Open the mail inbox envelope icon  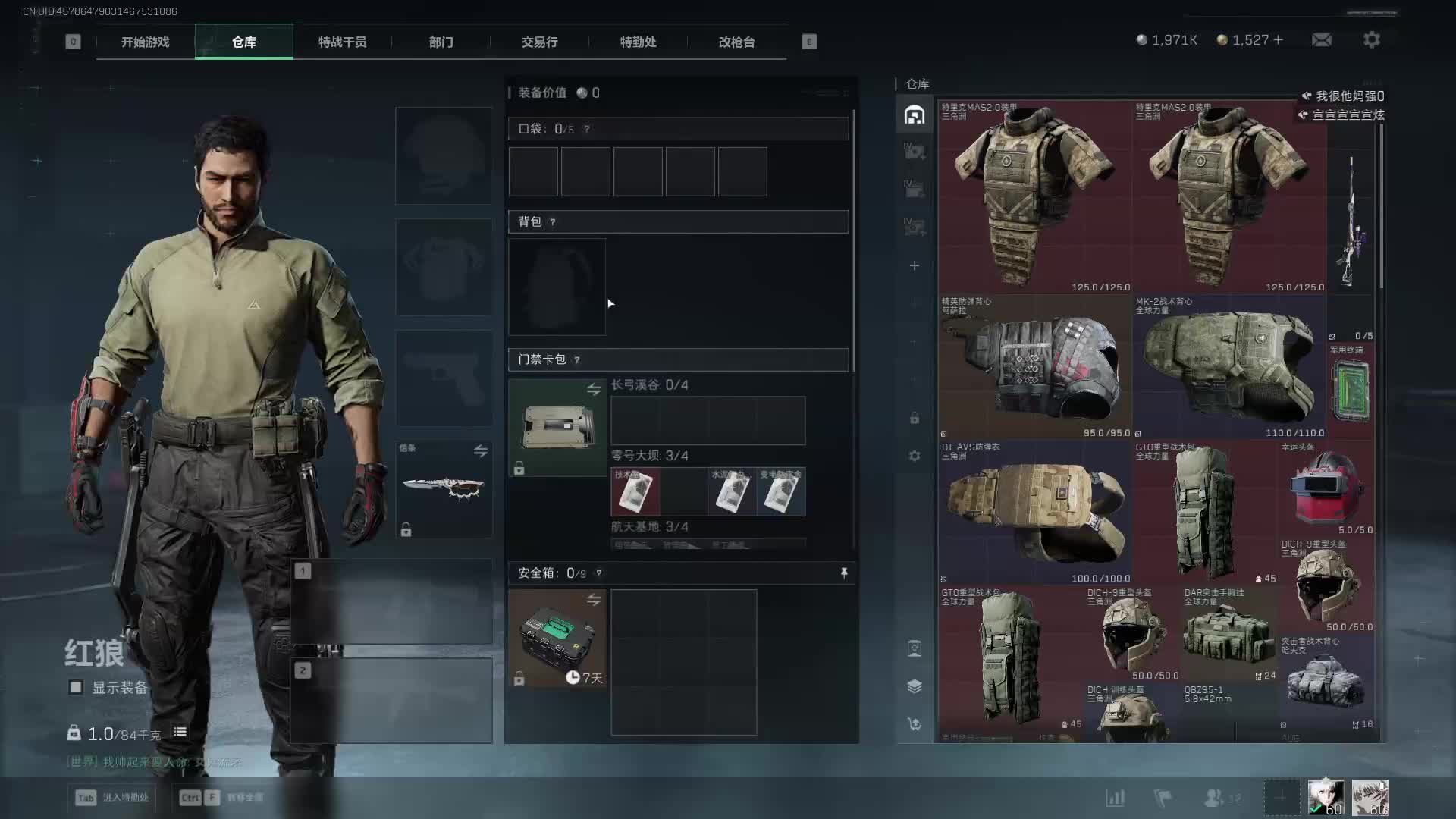pos(1322,40)
